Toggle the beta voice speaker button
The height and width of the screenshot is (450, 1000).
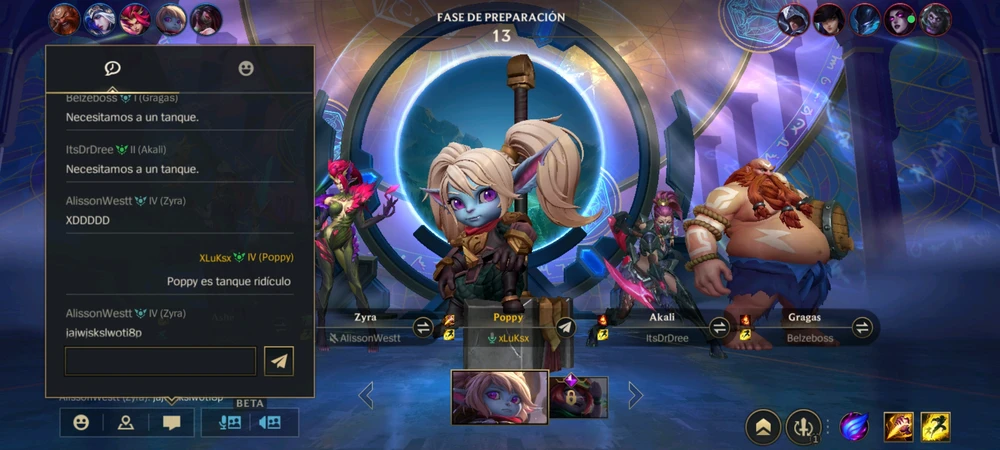click(x=270, y=422)
